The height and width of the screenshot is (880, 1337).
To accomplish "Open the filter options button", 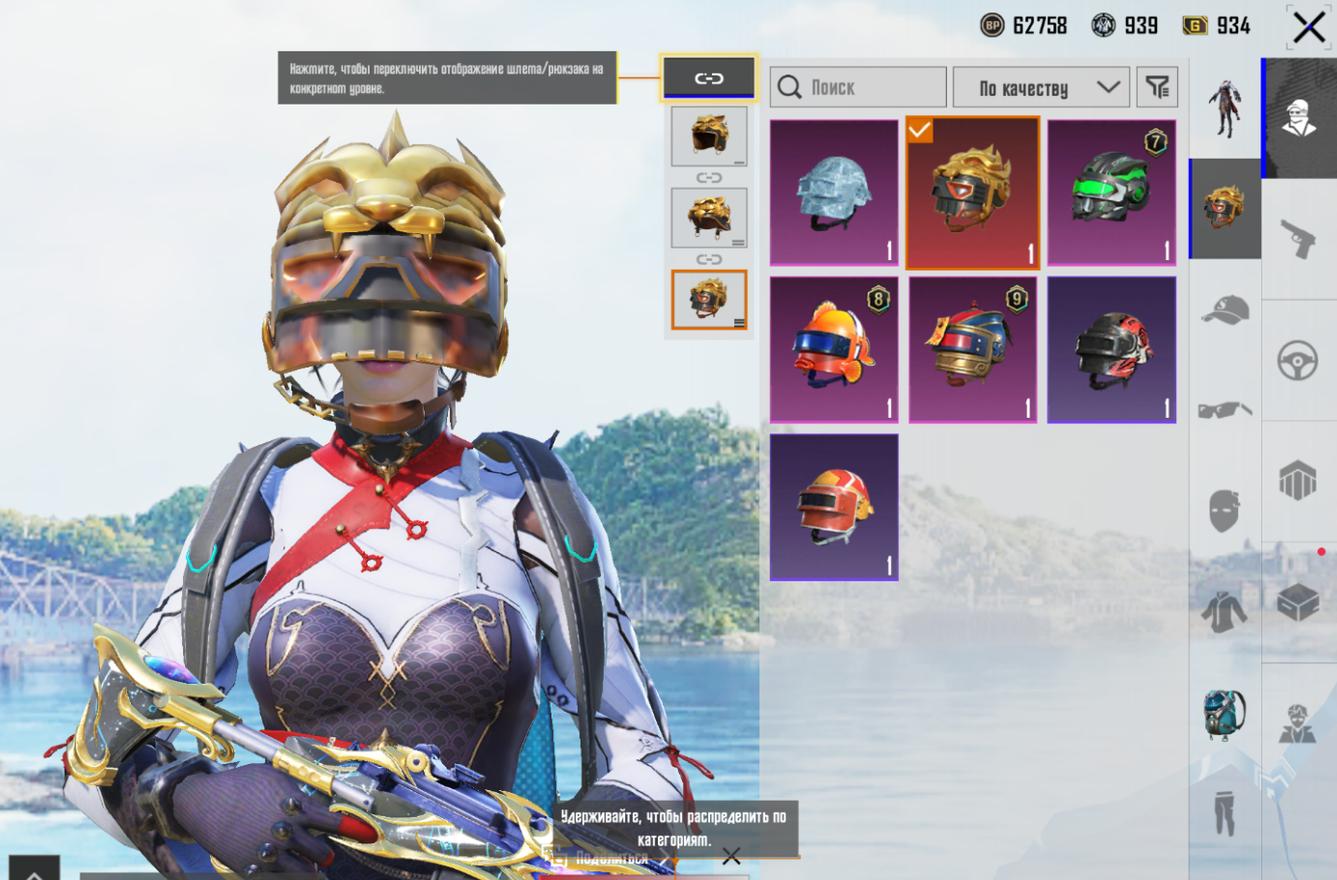I will 1158,88.
